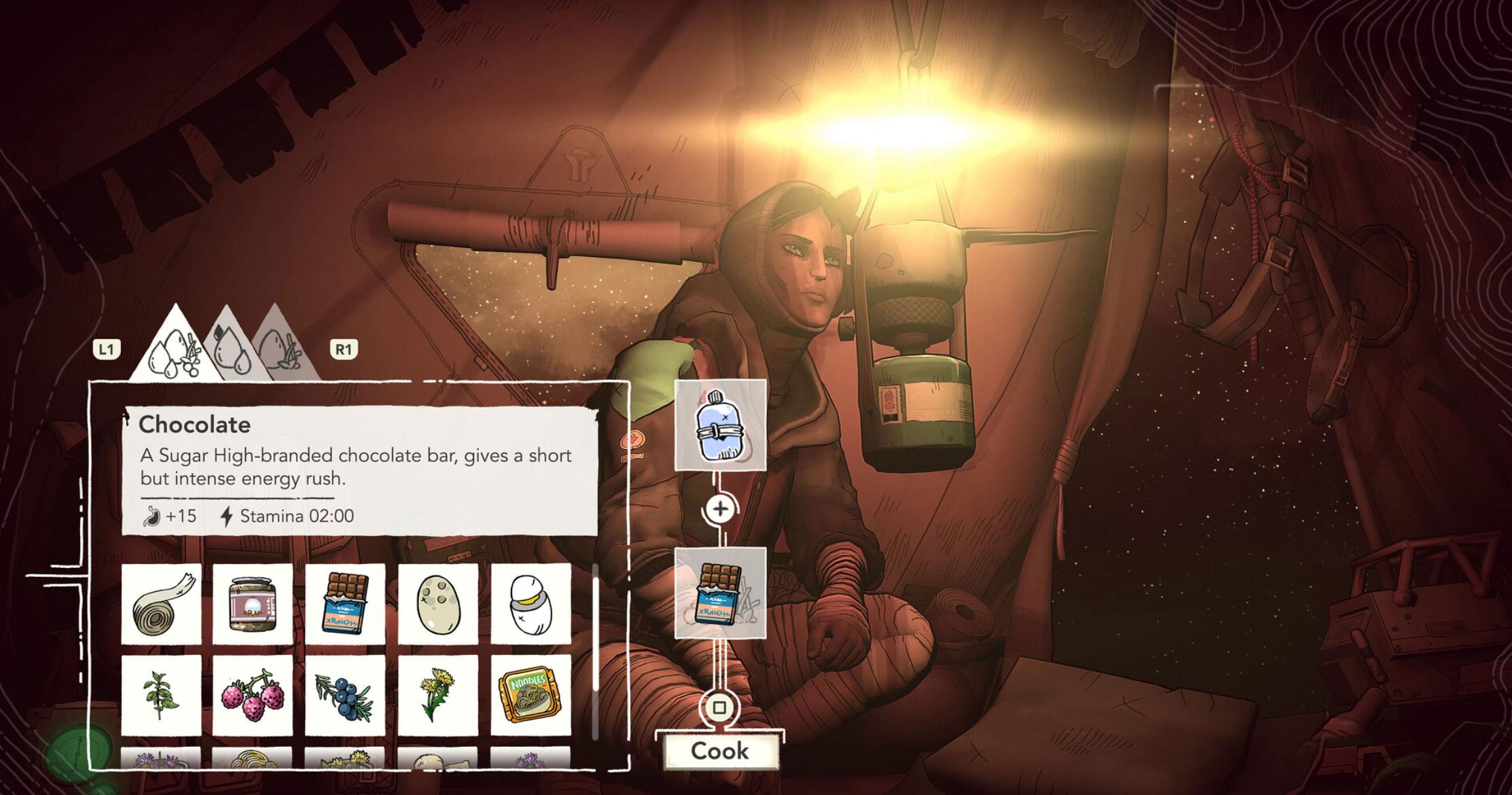Click the ingredient list scrollbar

coord(596,625)
